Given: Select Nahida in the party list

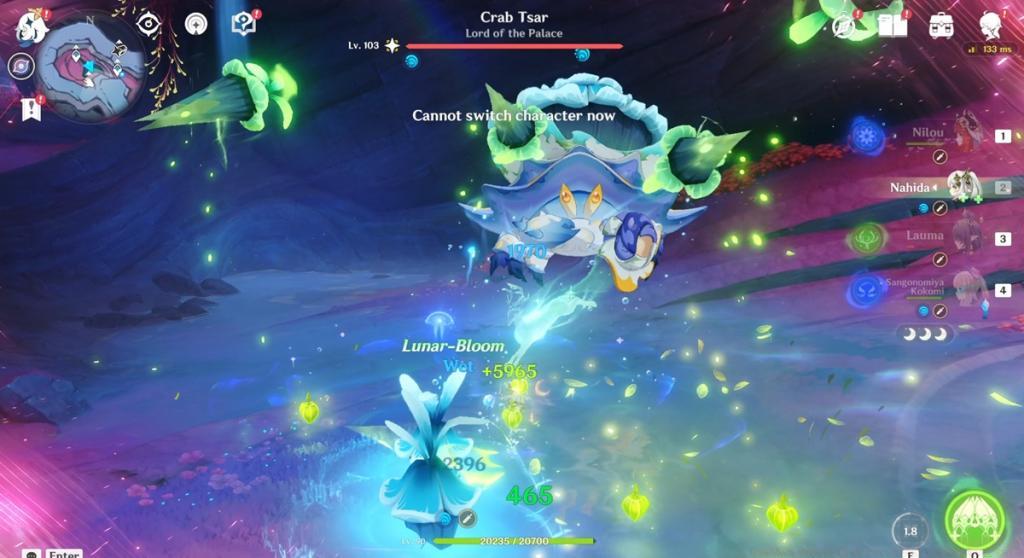Looking at the screenshot, I should (x=965, y=186).
